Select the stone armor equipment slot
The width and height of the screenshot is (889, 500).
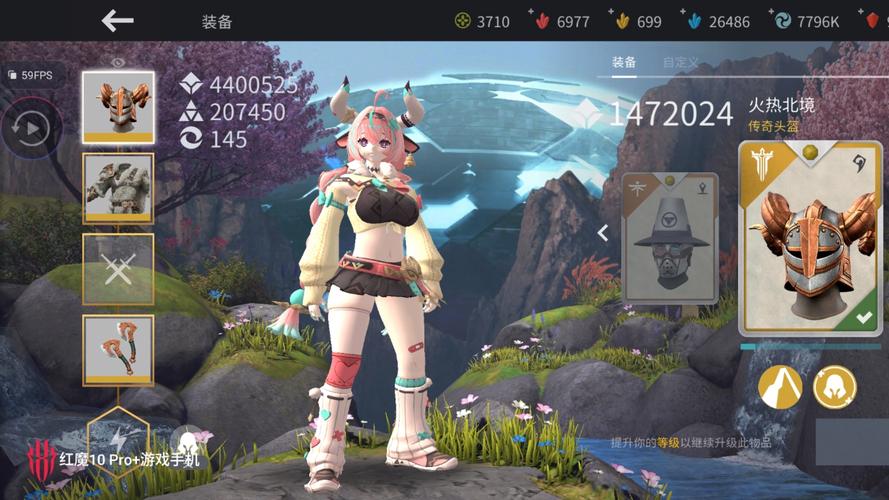(118, 187)
